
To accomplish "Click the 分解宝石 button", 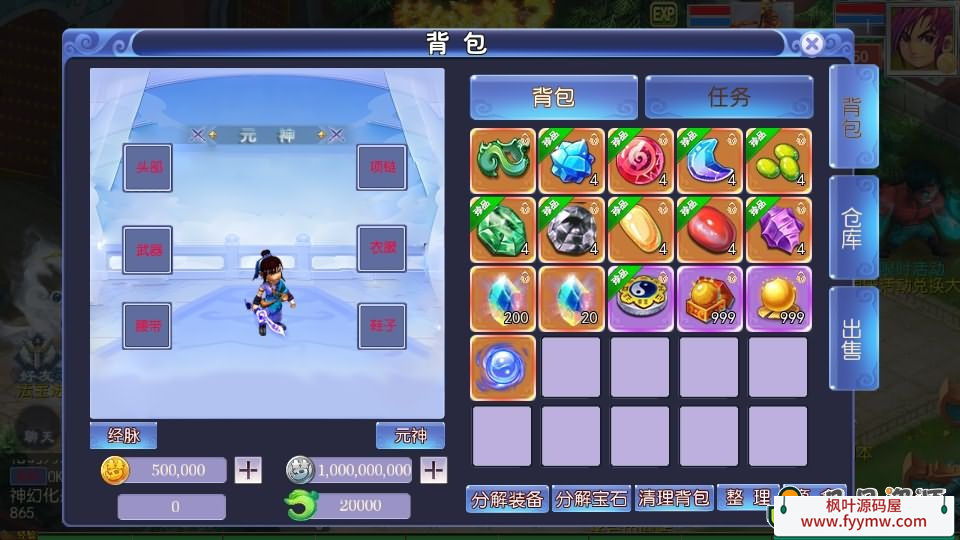I will (x=590, y=498).
